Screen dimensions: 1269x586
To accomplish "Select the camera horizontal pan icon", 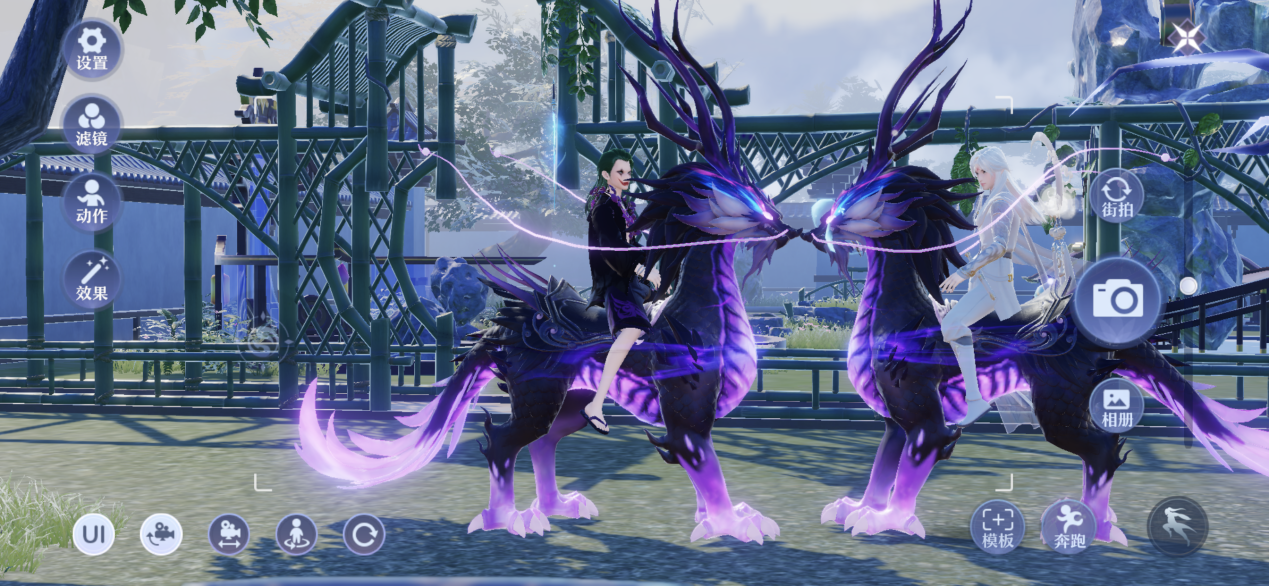I will [229, 535].
